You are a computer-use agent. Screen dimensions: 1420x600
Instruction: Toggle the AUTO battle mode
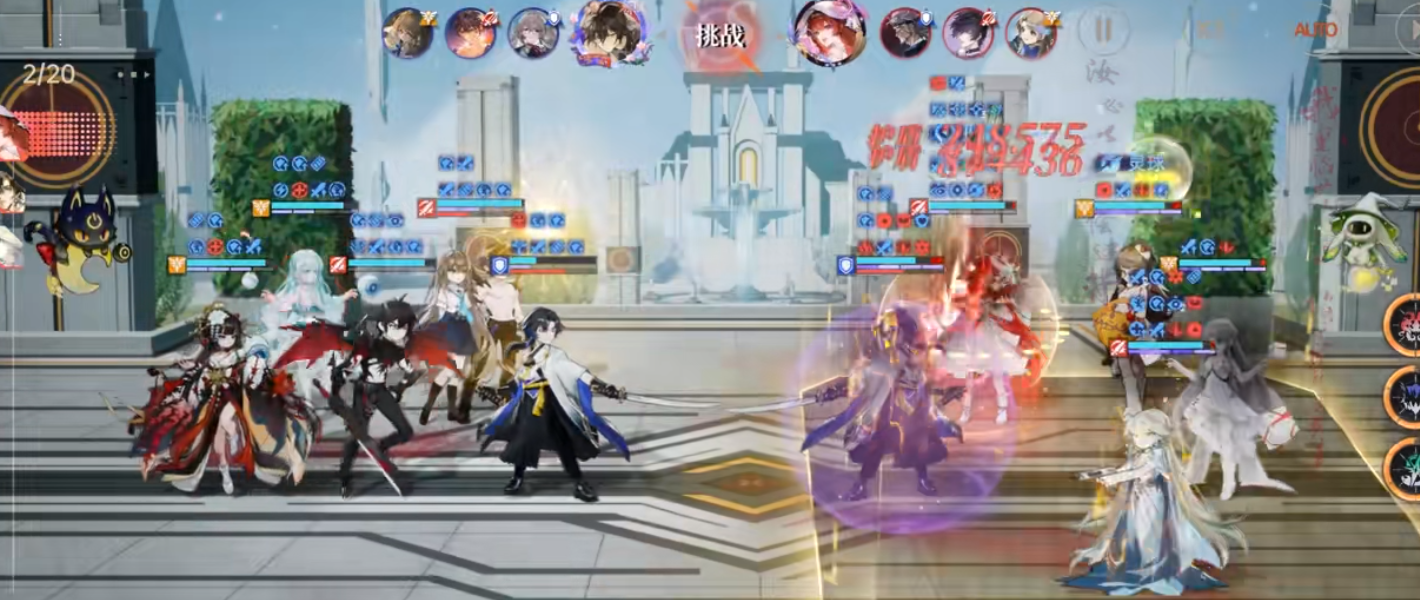(x=1315, y=30)
